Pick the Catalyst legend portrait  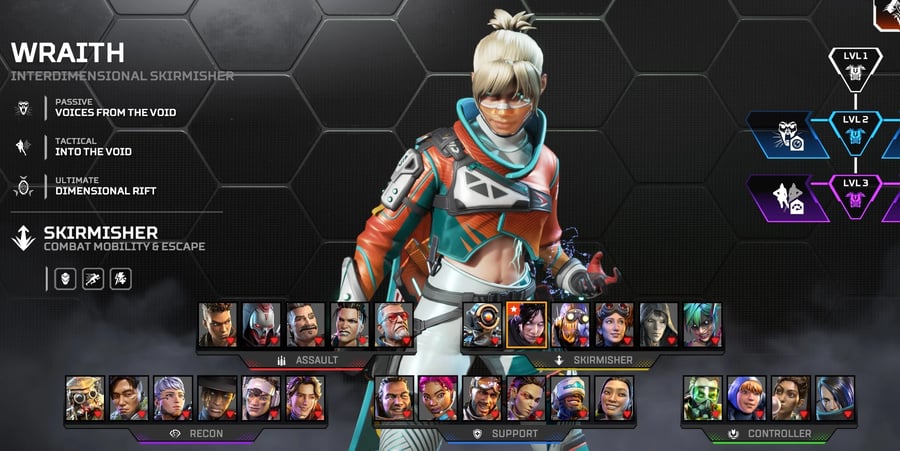click(x=835, y=398)
